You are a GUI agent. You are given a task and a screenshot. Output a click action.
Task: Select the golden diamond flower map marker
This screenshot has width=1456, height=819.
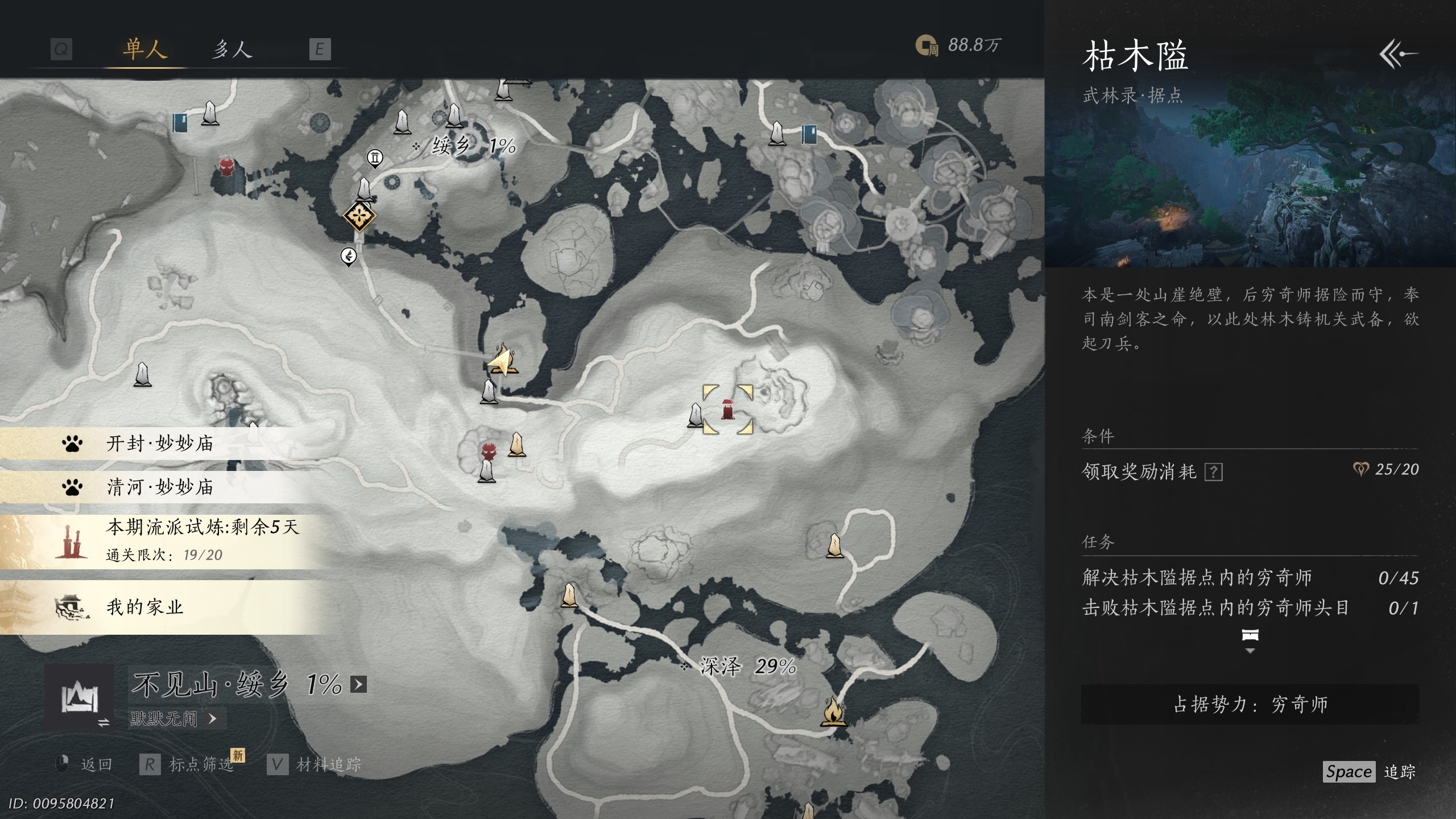[x=359, y=216]
